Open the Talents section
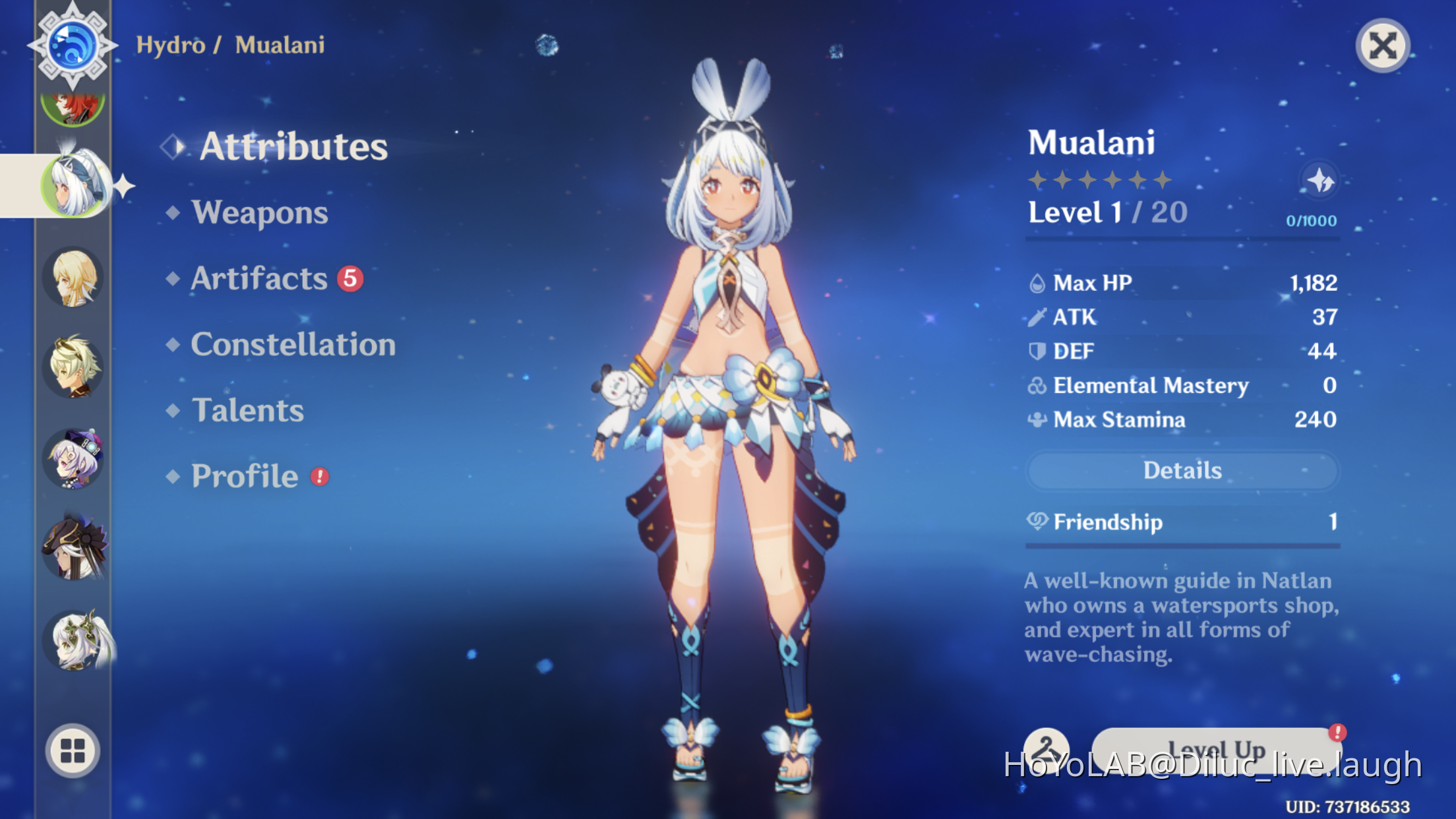Viewport: 1456px width, 819px height. coord(247,410)
